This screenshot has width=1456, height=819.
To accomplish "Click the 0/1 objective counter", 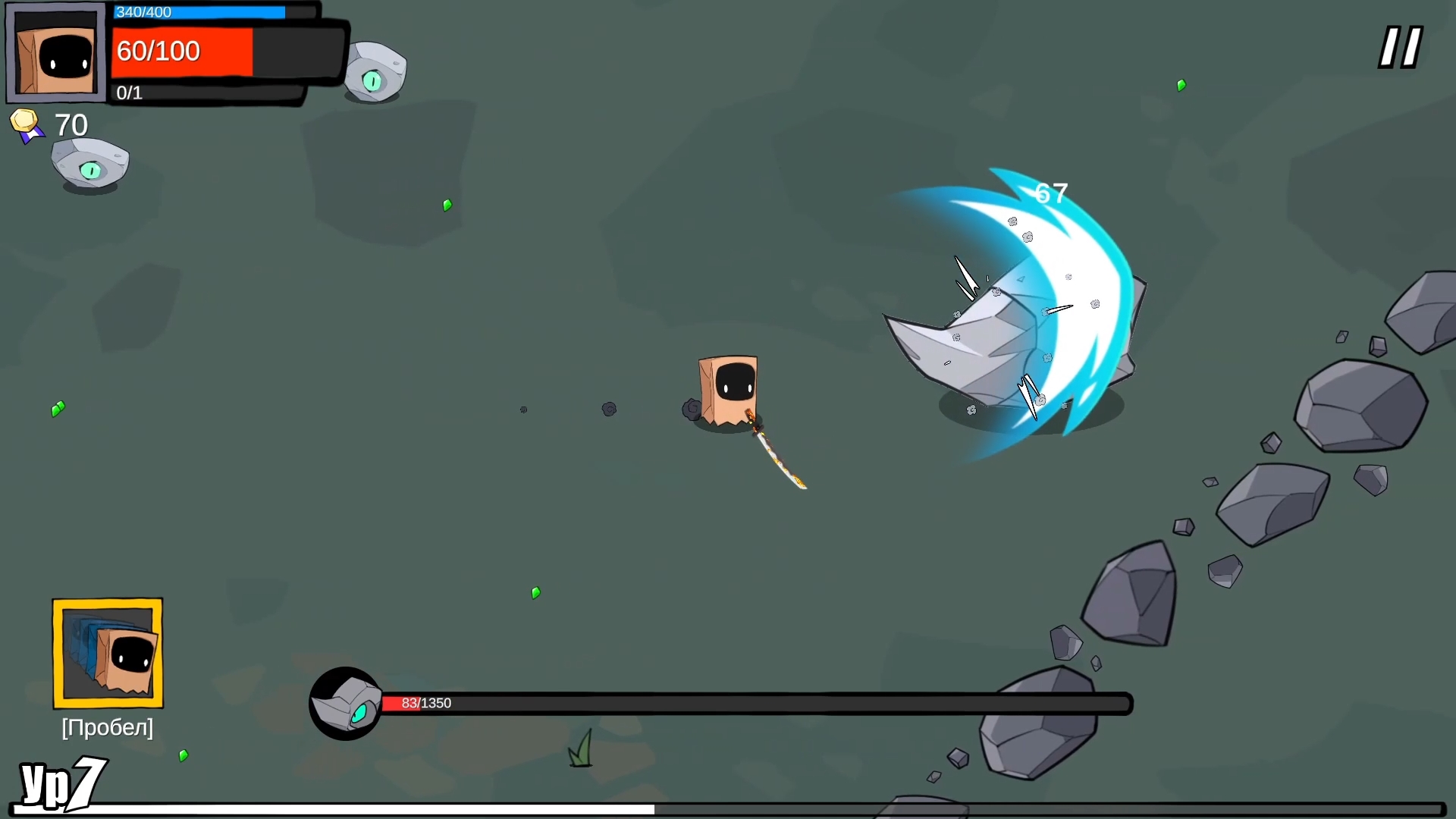I will [129, 93].
